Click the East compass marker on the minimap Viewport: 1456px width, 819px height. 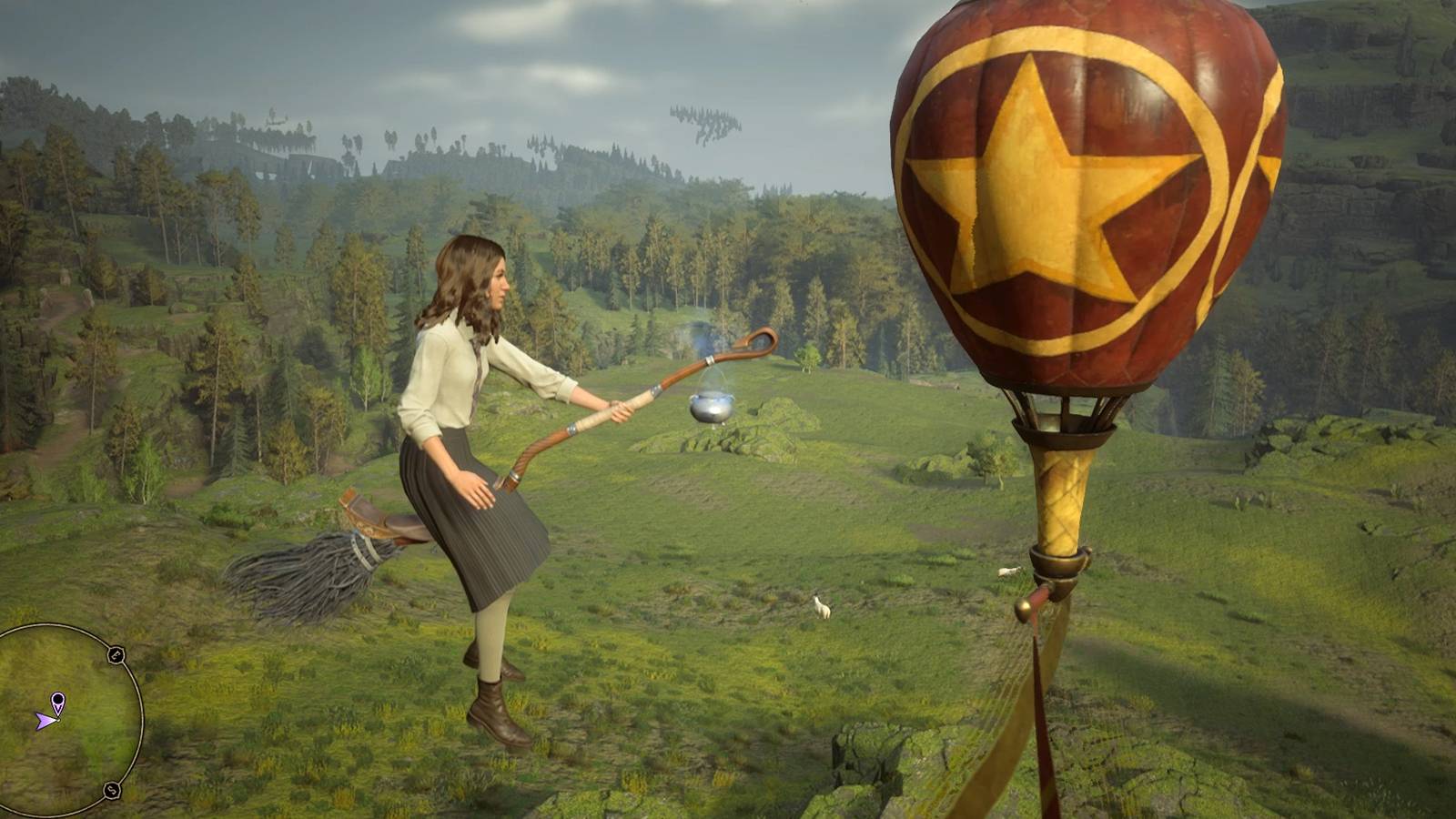(x=115, y=653)
